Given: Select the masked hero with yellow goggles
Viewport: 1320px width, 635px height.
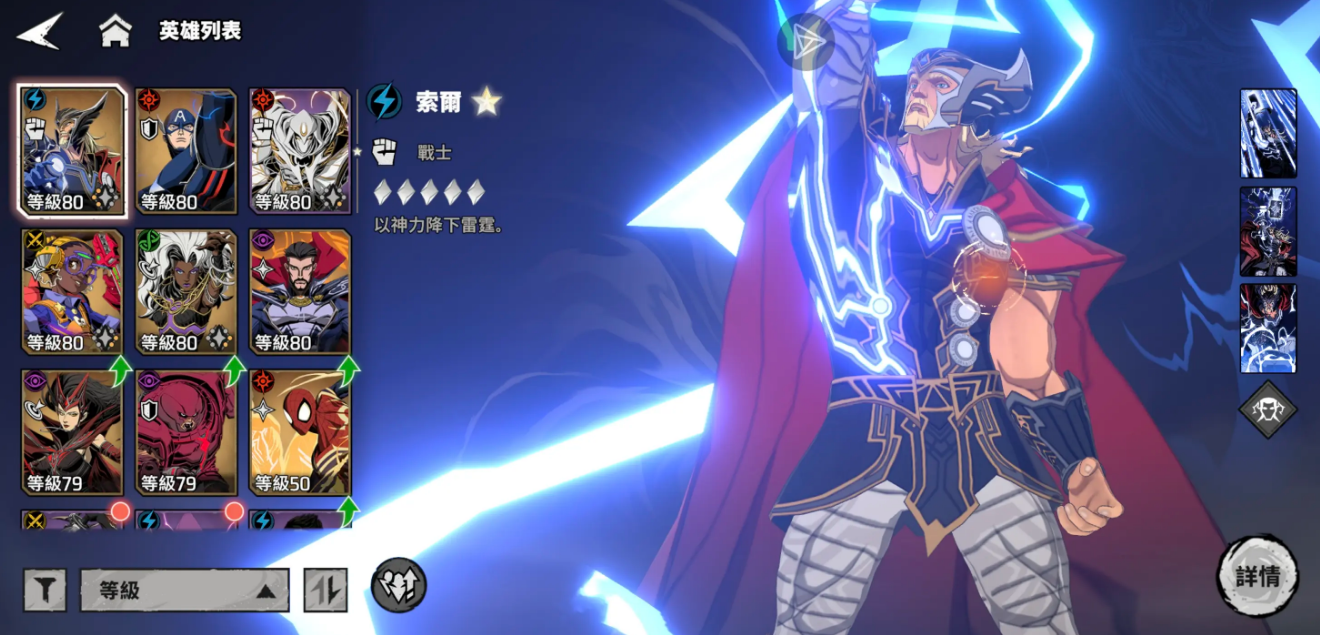Looking at the screenshot, I should [x=73, y=291].
